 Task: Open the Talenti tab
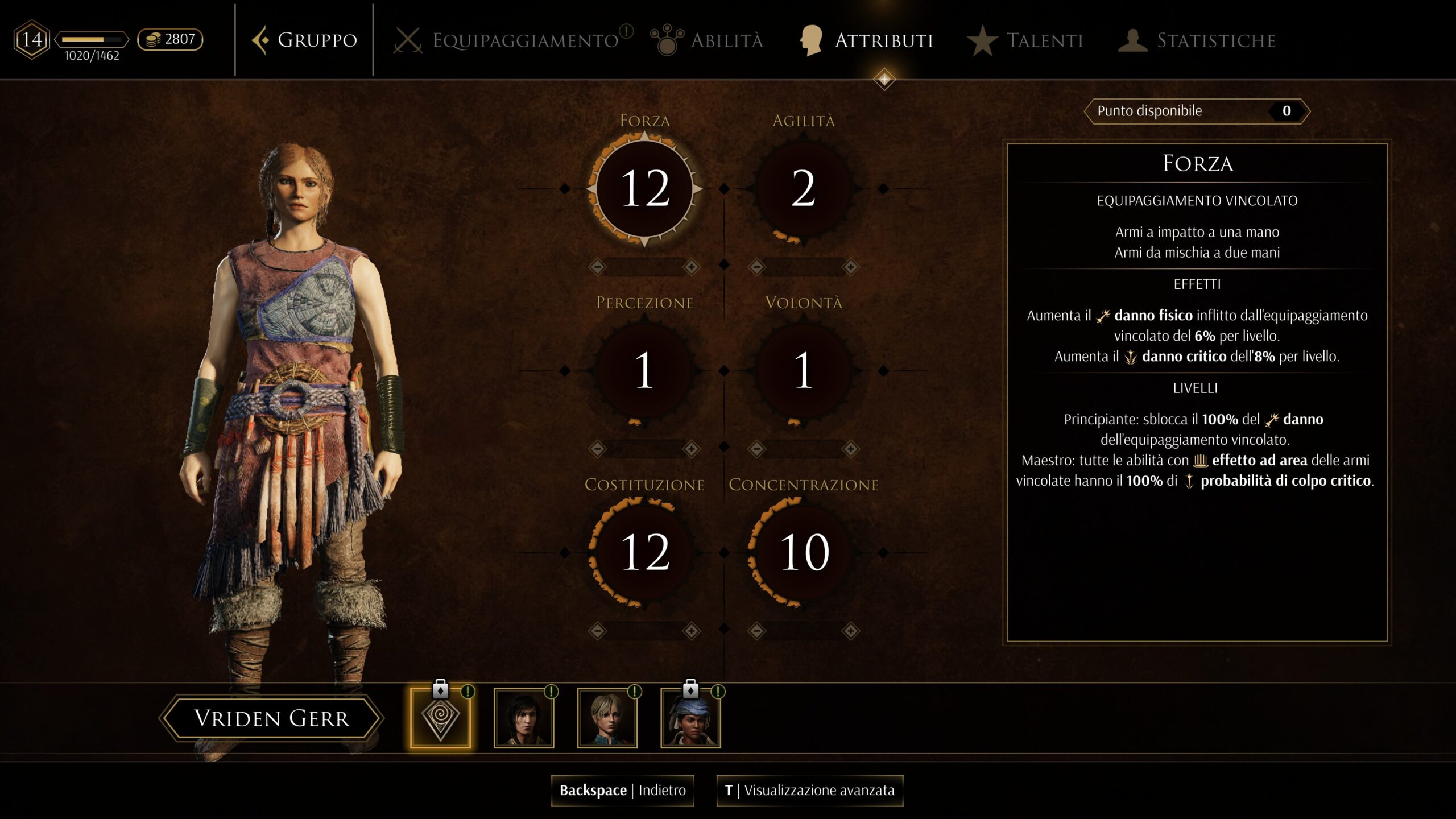pos(1025,40)
